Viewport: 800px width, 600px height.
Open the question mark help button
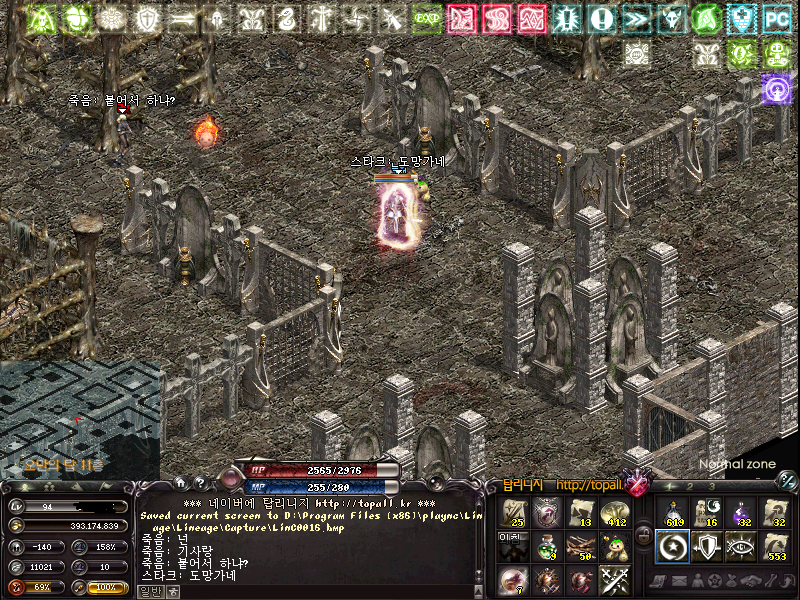[x=200, y=483]
